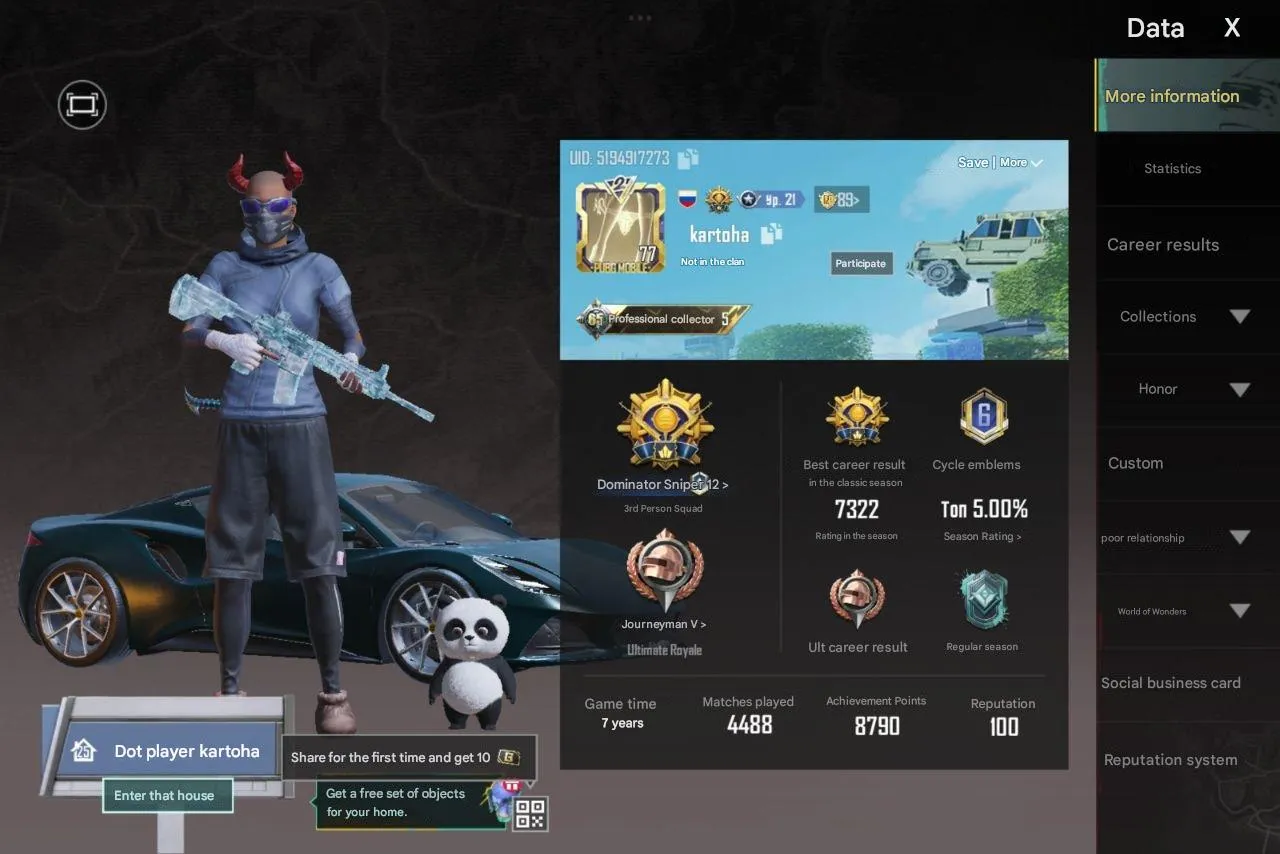Click the QR code share icon
1280x854 pixels.
(x=529, y=813)
